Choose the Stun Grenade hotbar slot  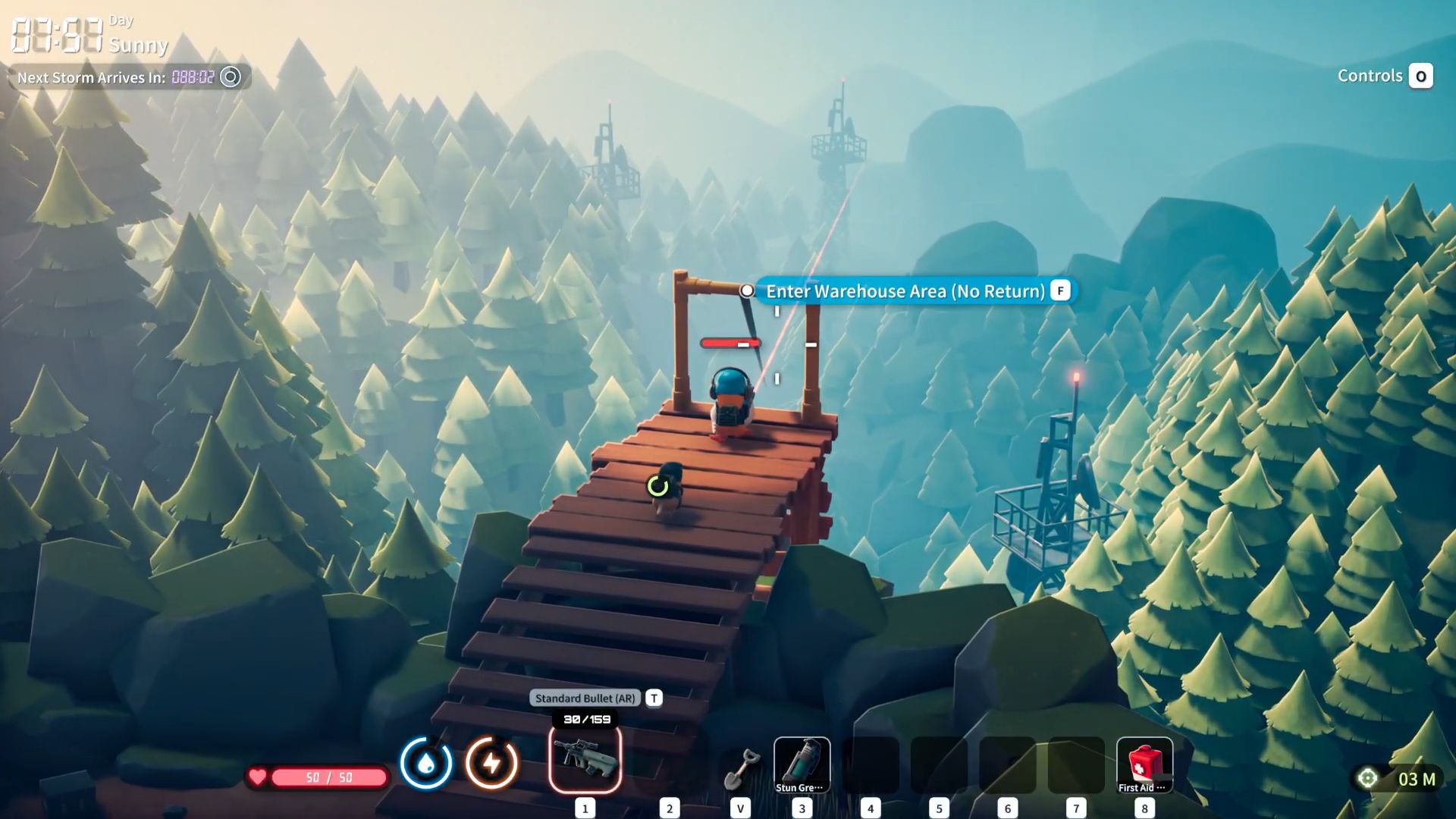tap(802, 764)
